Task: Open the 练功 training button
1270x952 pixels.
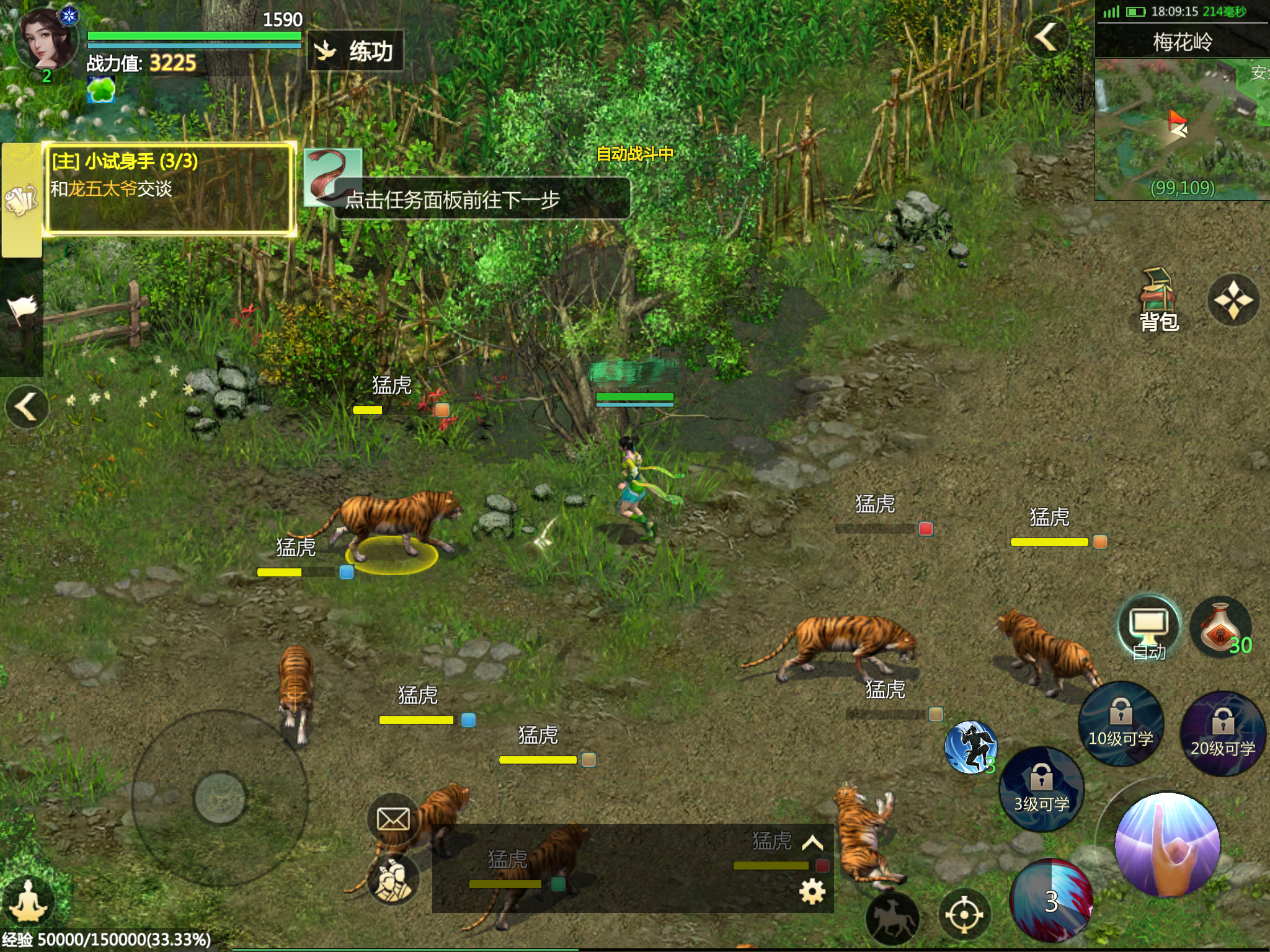Action: (x=356, y=51)
